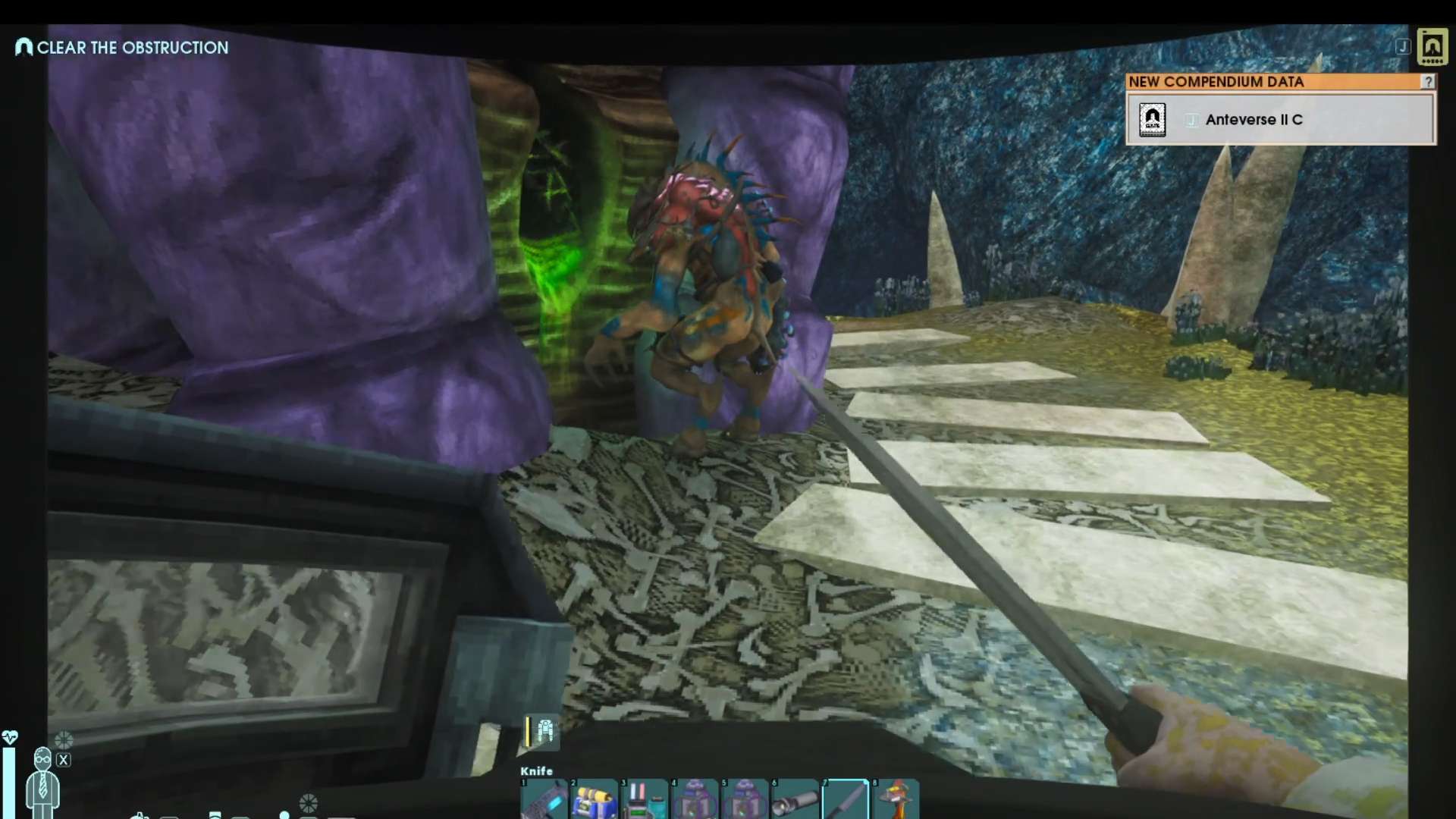This screenshot has width=1456, height=819.
Task: Choose the blue and yellow item in slot 2
Action: pyautogui.click(x=594, y=799)
